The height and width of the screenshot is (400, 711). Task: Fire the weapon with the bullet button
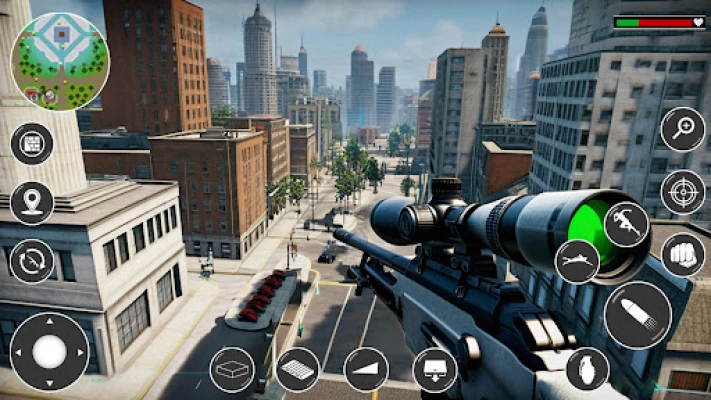(x=637, y=315)
